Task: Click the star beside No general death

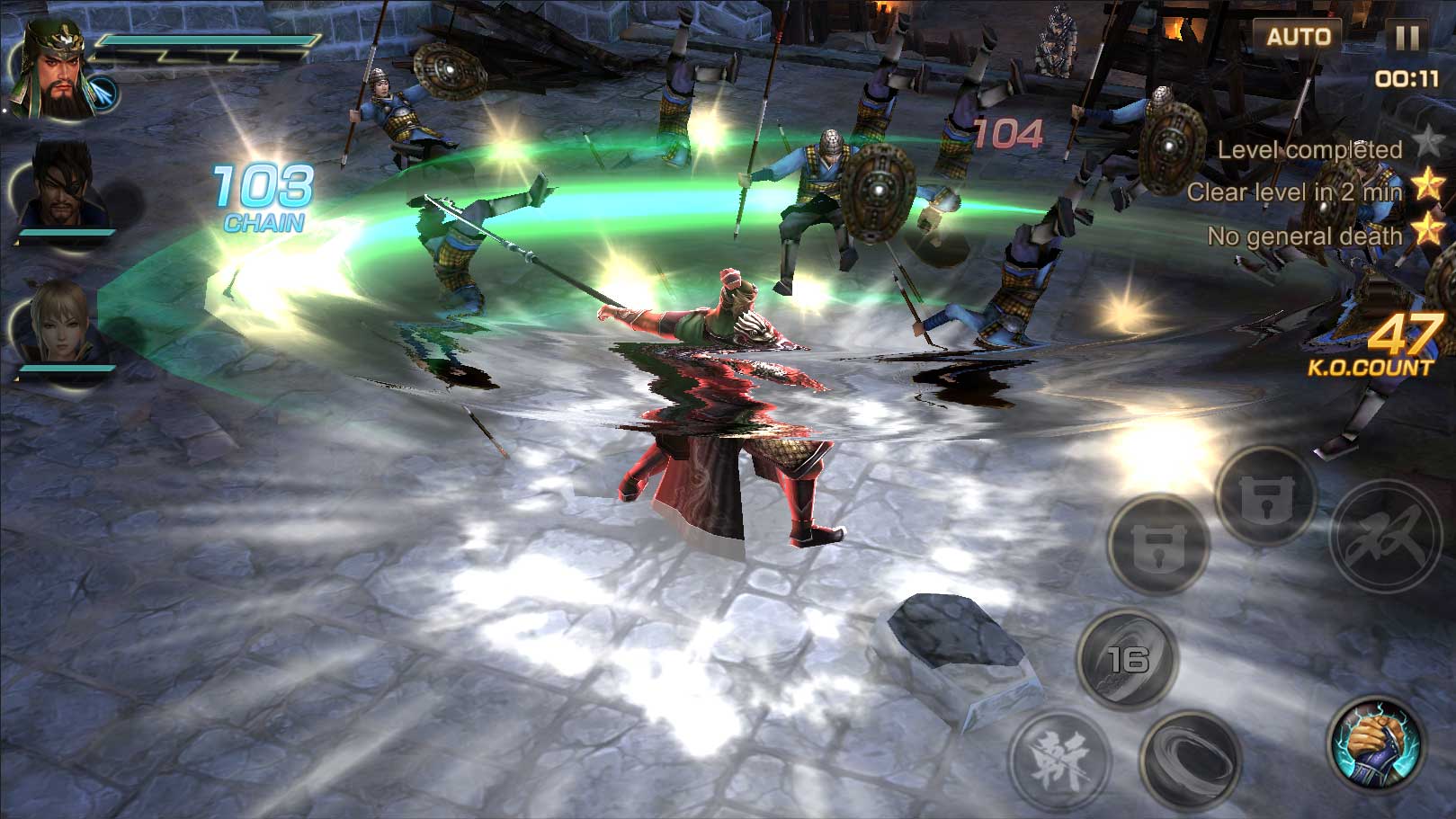Action: pyautogui.click(x=1429, y=235)
